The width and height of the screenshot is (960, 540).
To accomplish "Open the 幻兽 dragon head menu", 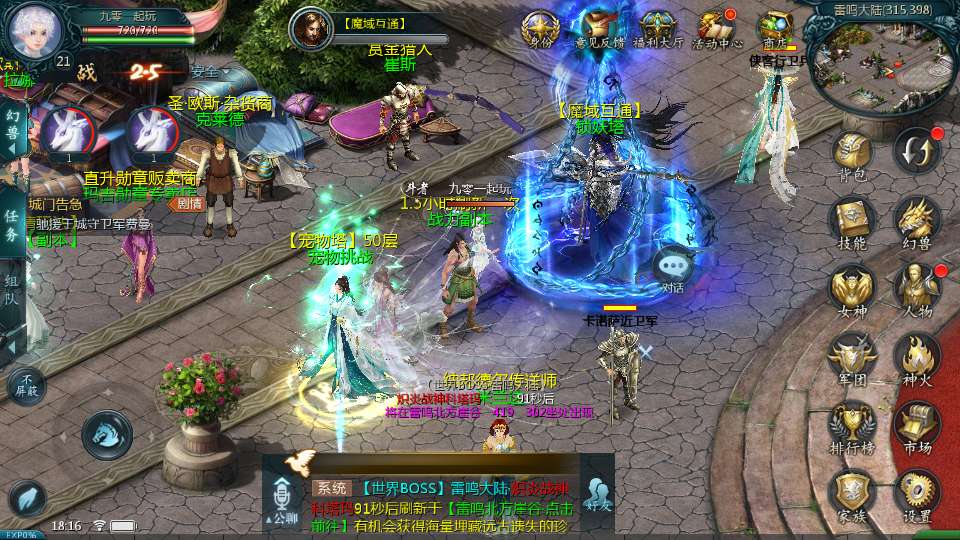I will [916, 220].
